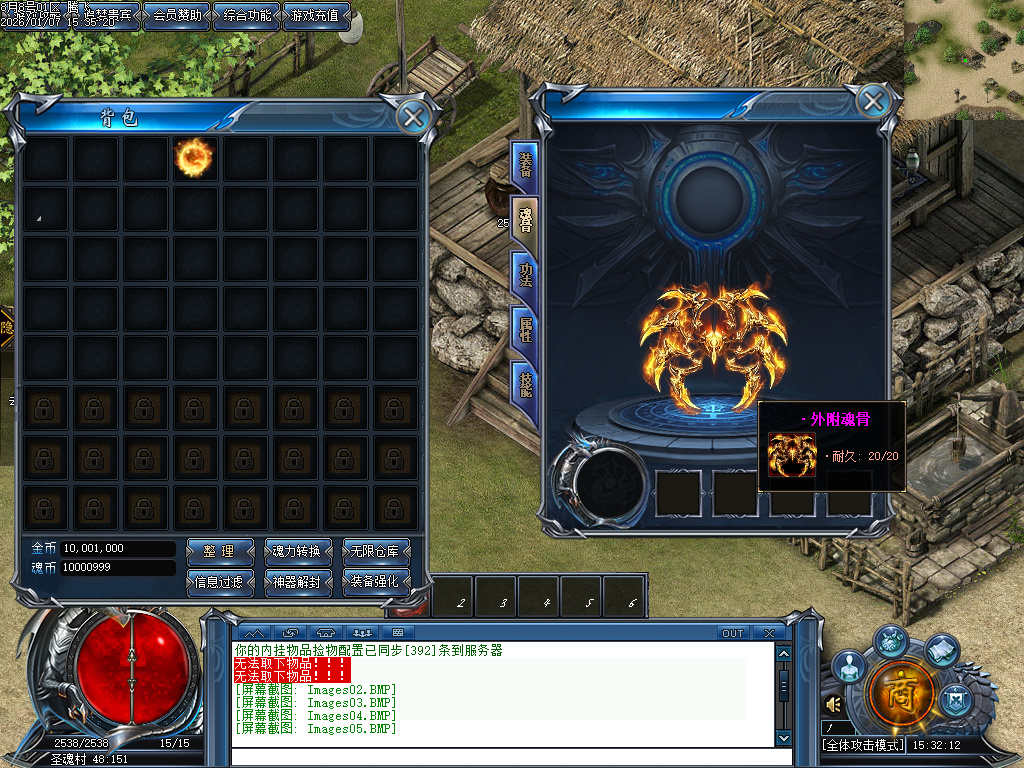Screen dimensions: 1024x768
Task: Open the 无限仓库 unlimited warehouse
Action: (x=376, y=551)
